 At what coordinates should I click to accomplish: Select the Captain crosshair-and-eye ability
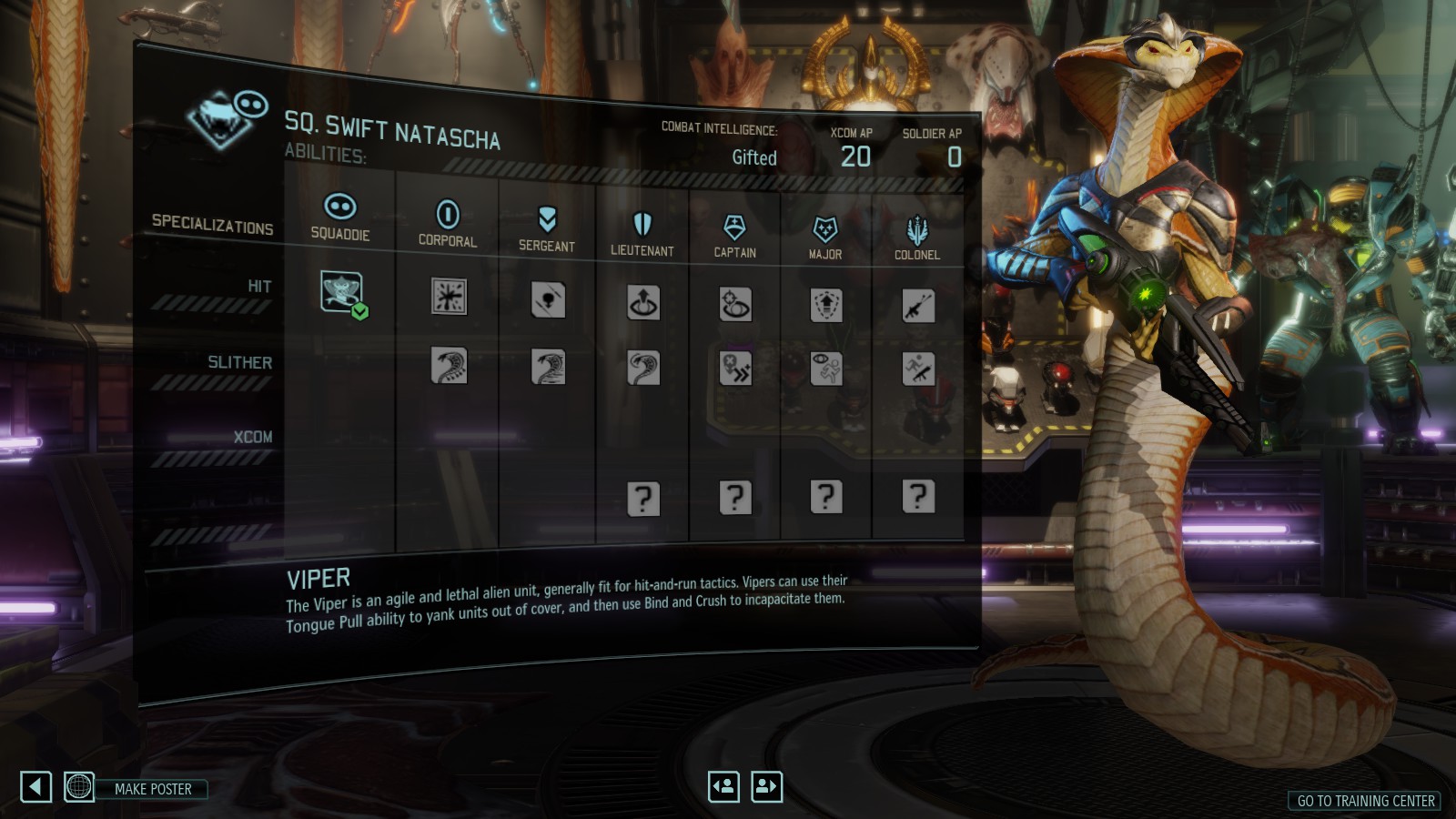tap(735, 305)
